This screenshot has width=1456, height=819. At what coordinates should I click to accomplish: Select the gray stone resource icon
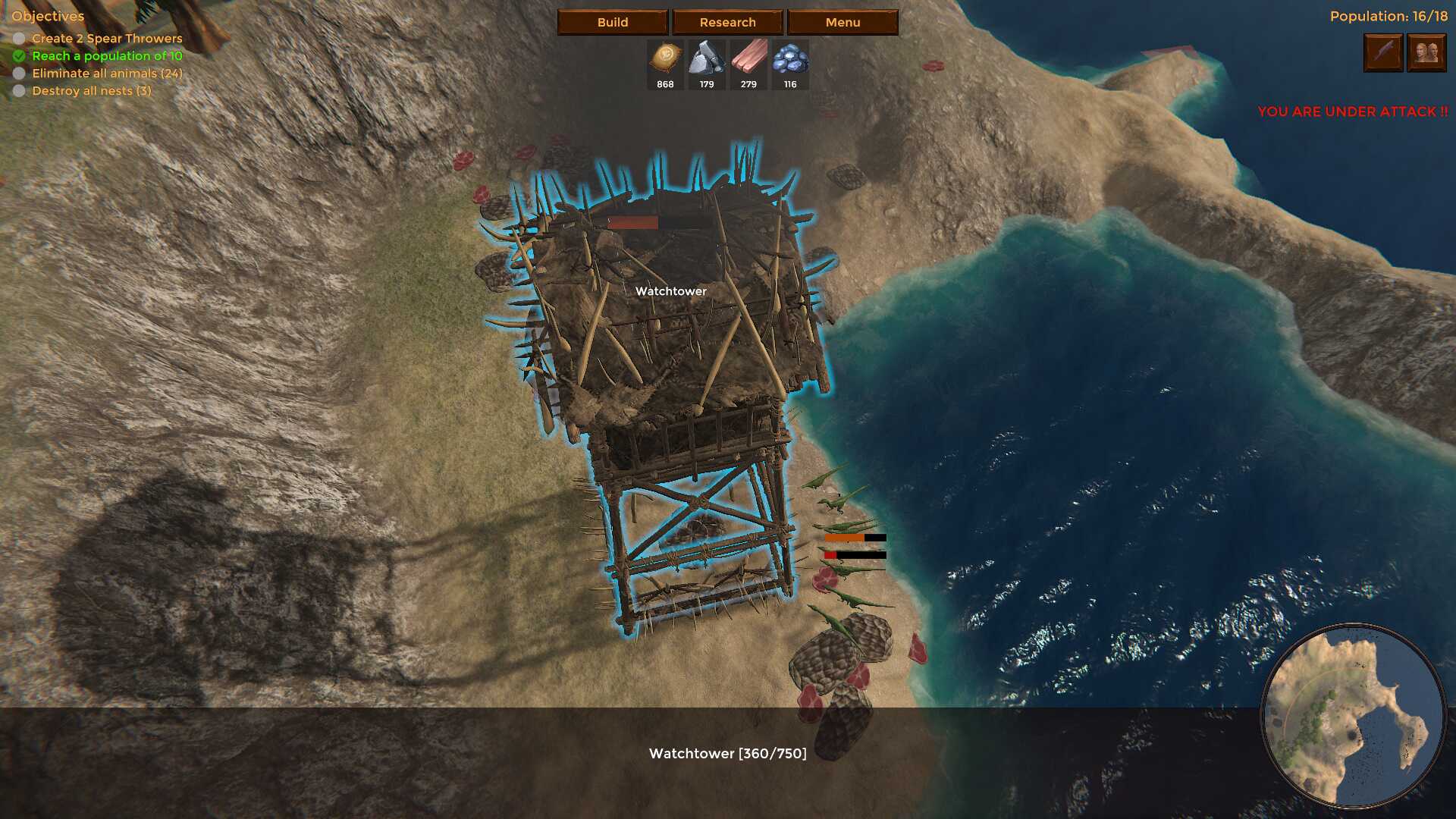coord(707,58)
